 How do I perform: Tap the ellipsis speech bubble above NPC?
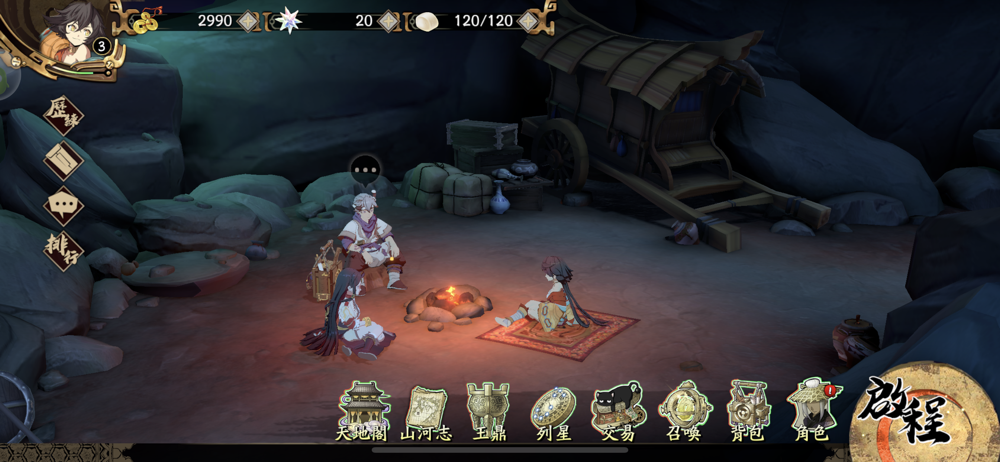[366, 170]
